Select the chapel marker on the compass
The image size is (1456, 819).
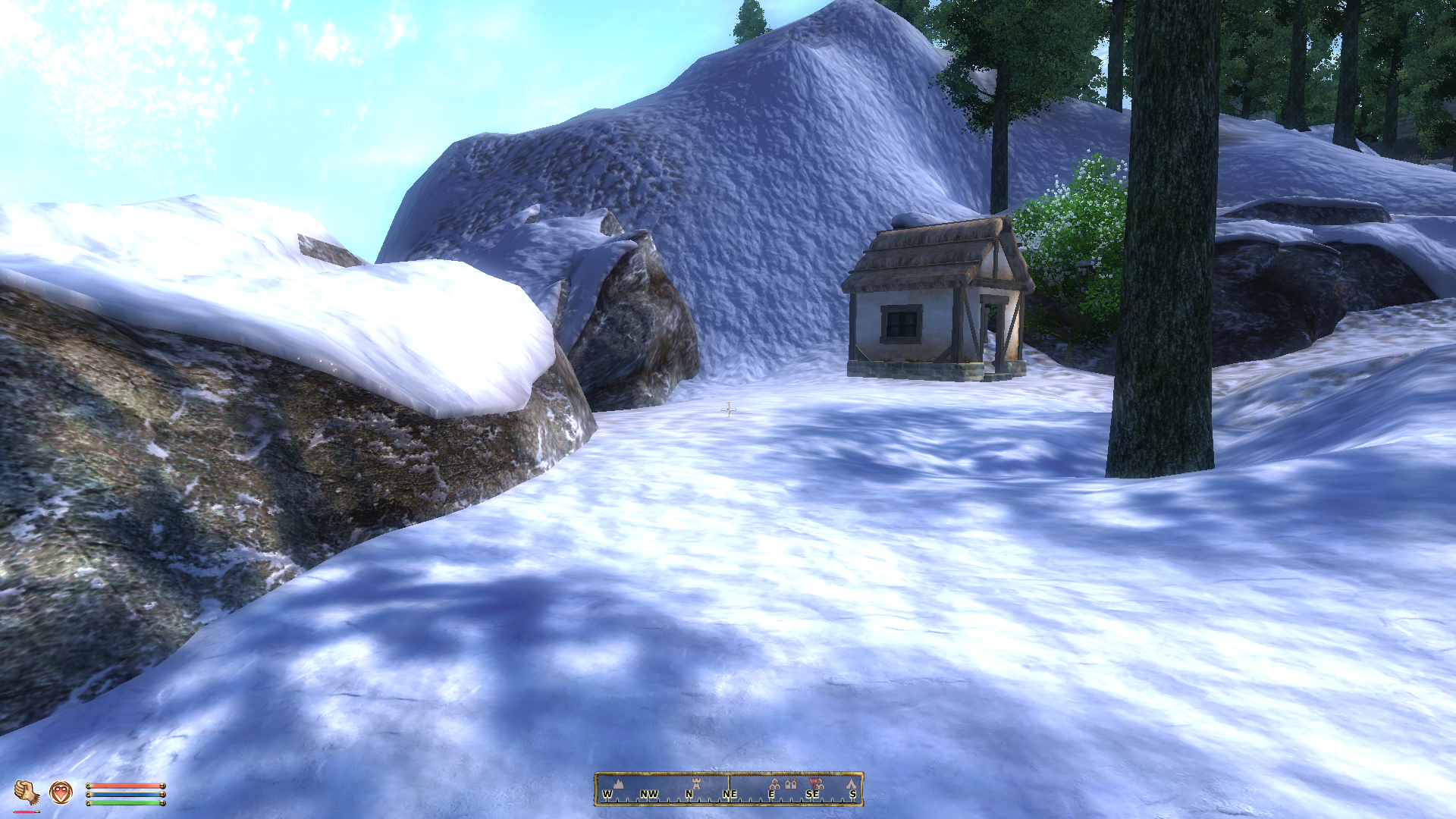coord(791,783)
